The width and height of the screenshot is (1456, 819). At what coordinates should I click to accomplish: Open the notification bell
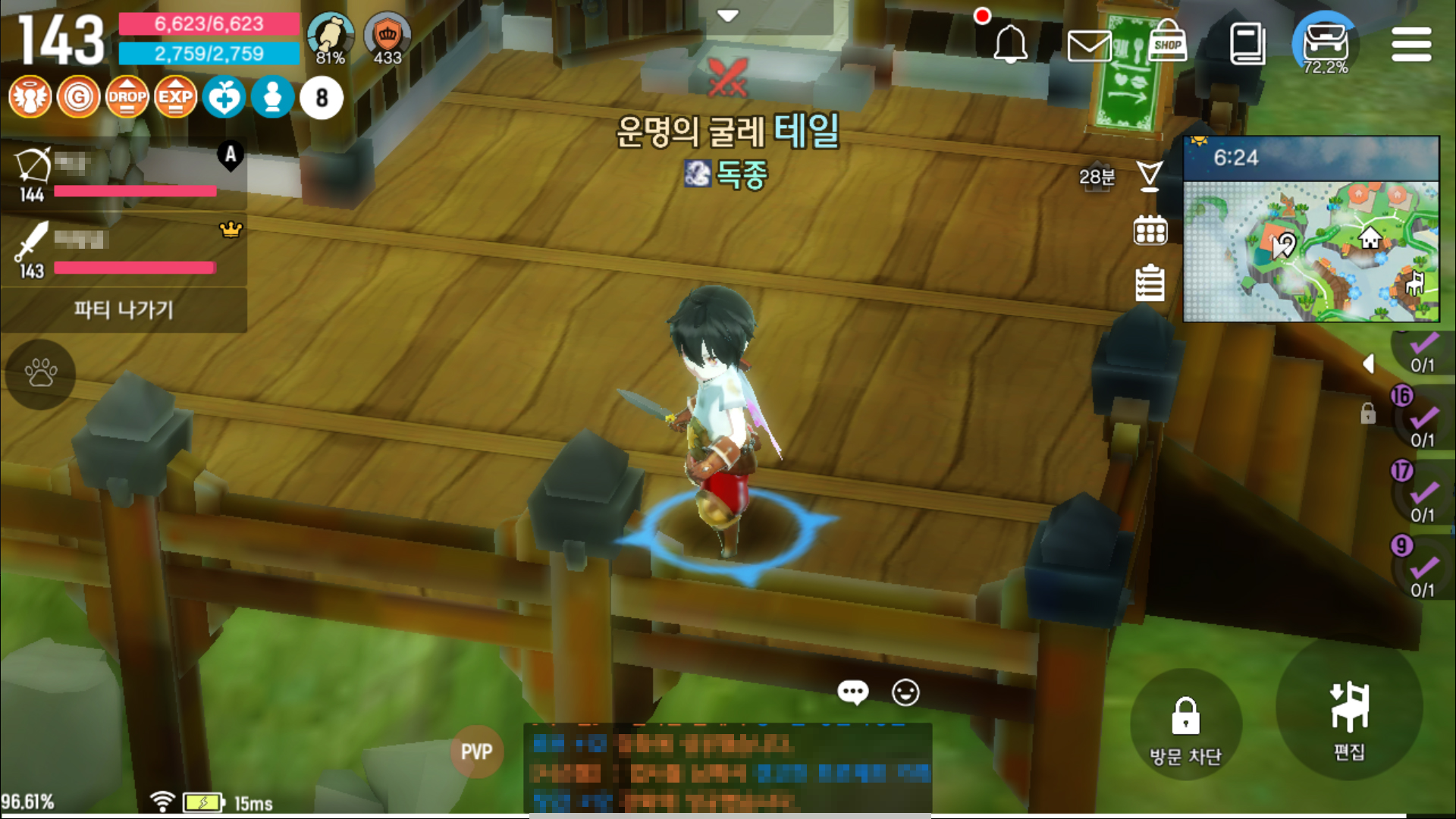point(1010,45)
